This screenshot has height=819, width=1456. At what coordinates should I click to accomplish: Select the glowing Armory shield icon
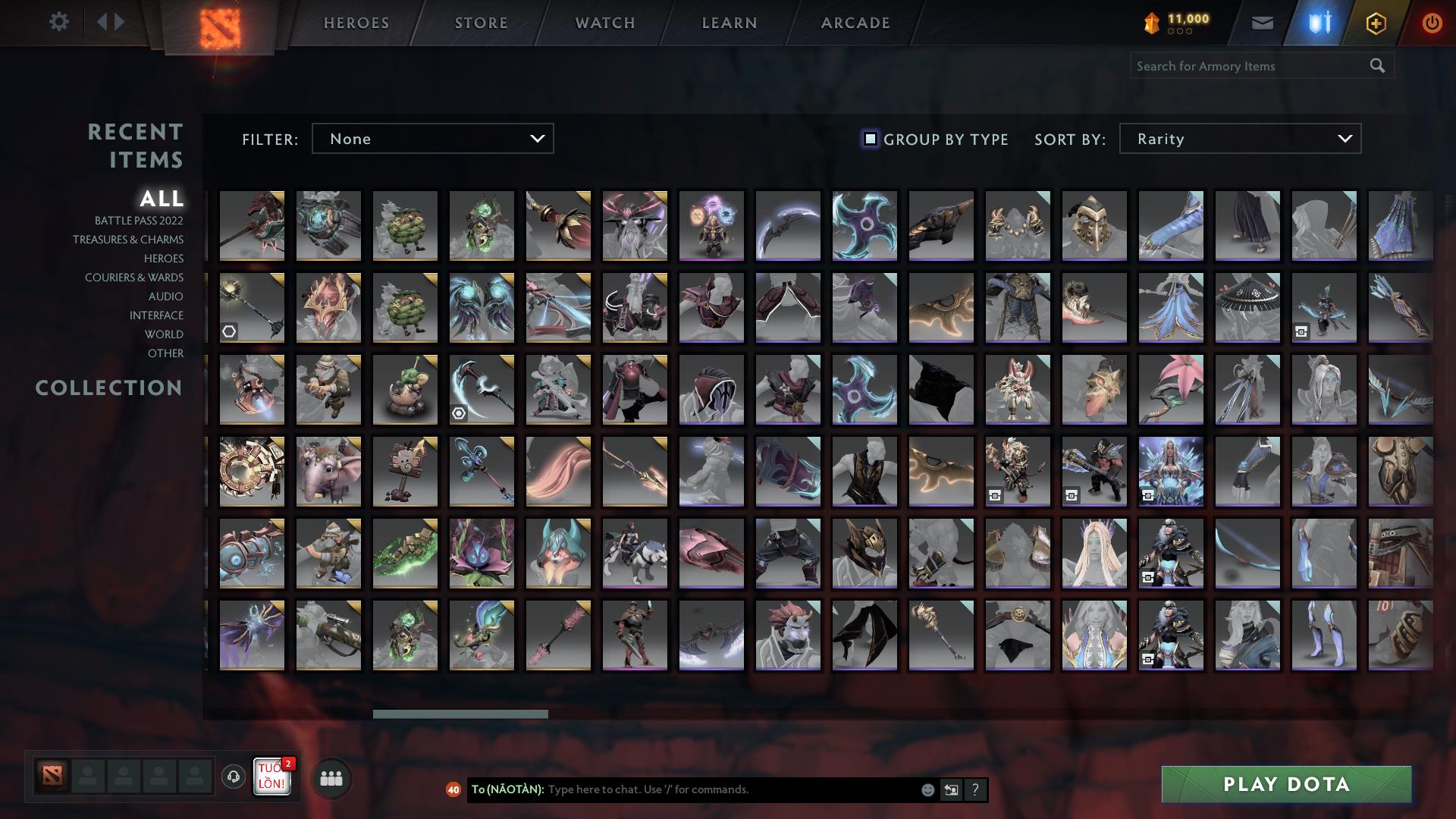1319,22
